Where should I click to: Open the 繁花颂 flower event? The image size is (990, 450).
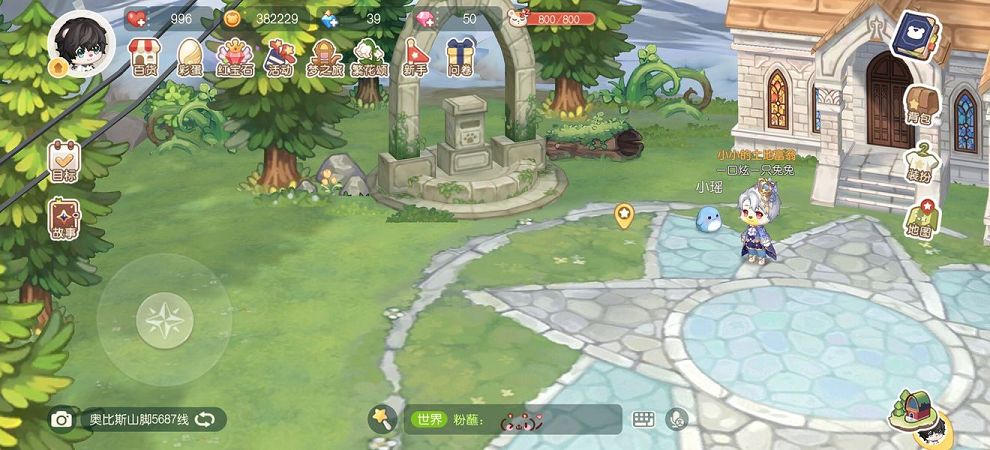pyautogui.click(x=370, y=56)
